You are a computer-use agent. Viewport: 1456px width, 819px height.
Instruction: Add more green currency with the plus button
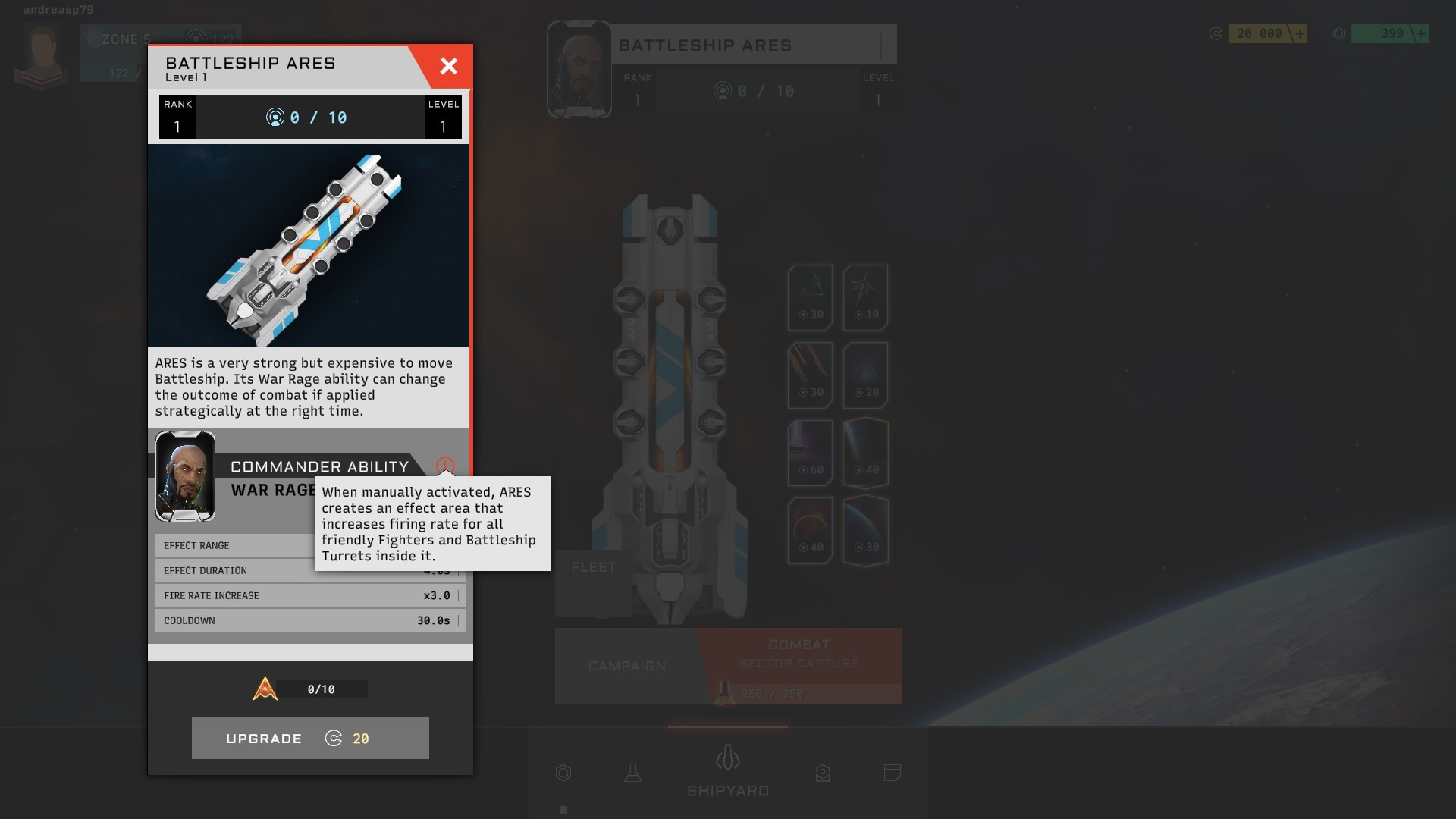pyautogui.click(x=1421, y=33)
